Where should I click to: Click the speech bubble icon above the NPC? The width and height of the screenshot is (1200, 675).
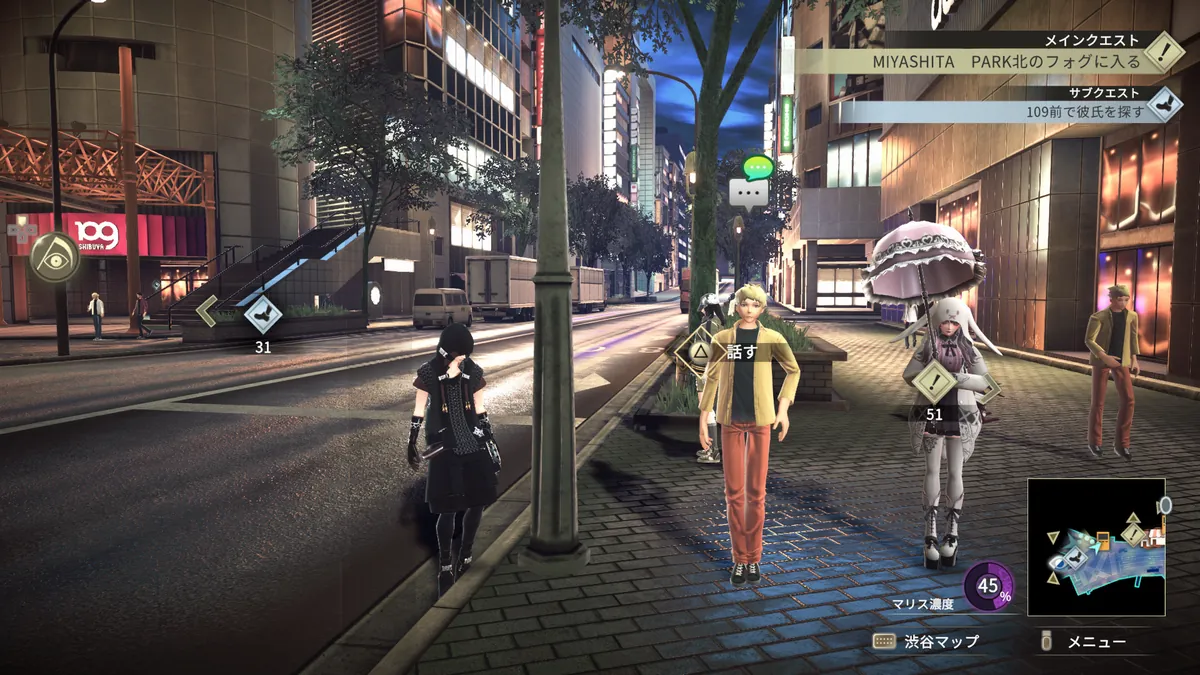753,182
